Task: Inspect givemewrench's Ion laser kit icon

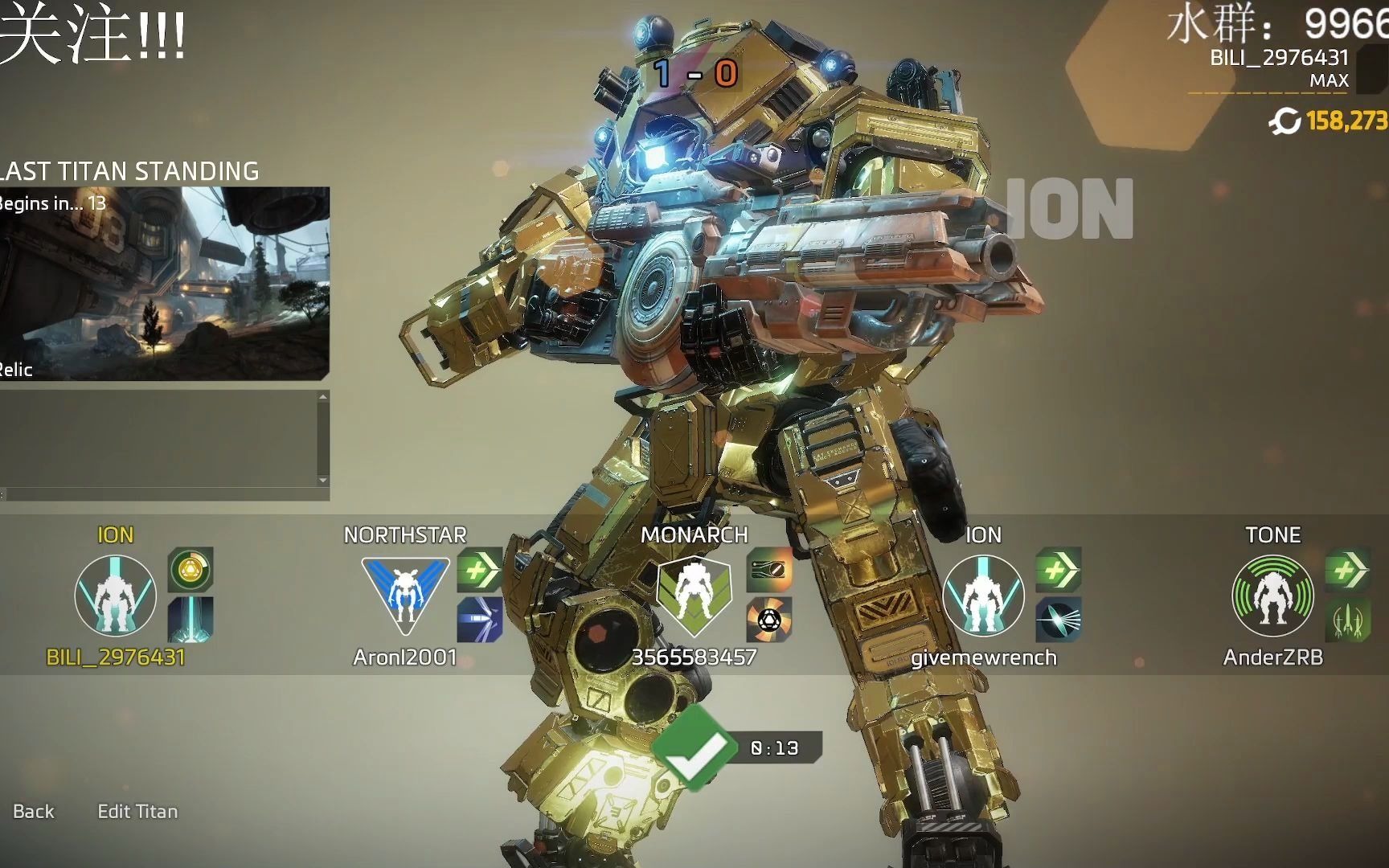Action: pos(1058,620)
